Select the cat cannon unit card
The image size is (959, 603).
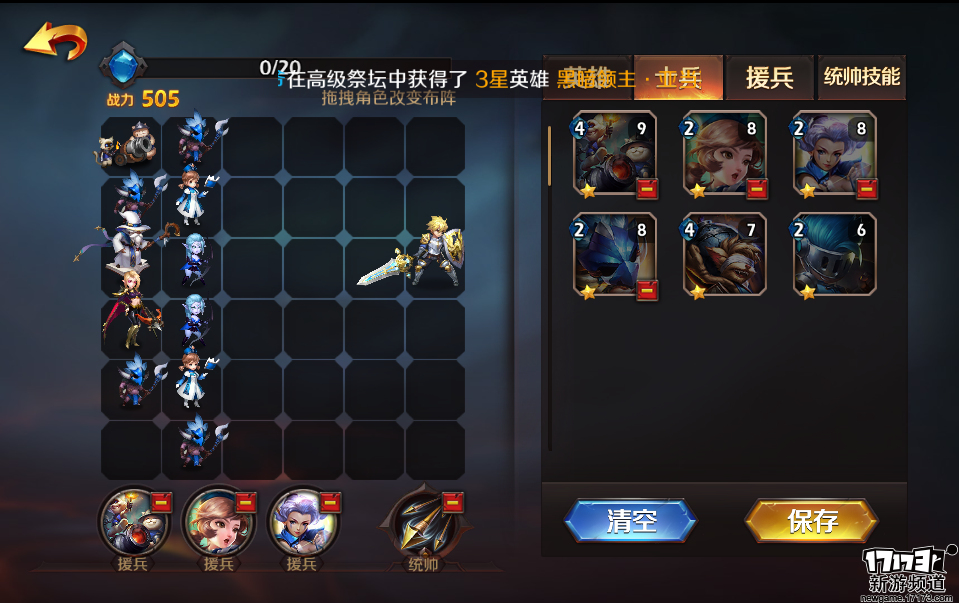[615, 153]
